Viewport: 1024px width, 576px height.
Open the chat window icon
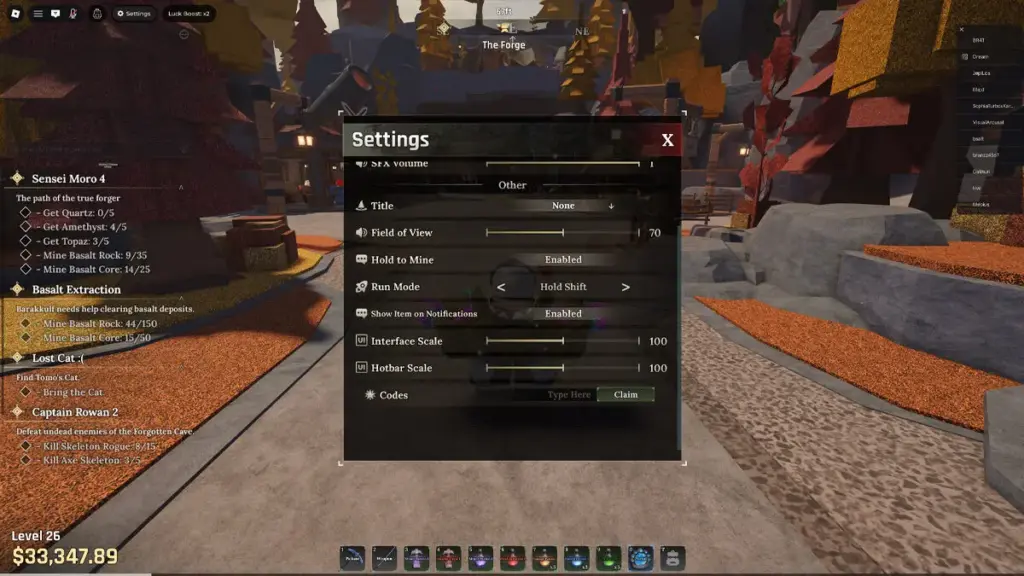click(x=55, y=14)
